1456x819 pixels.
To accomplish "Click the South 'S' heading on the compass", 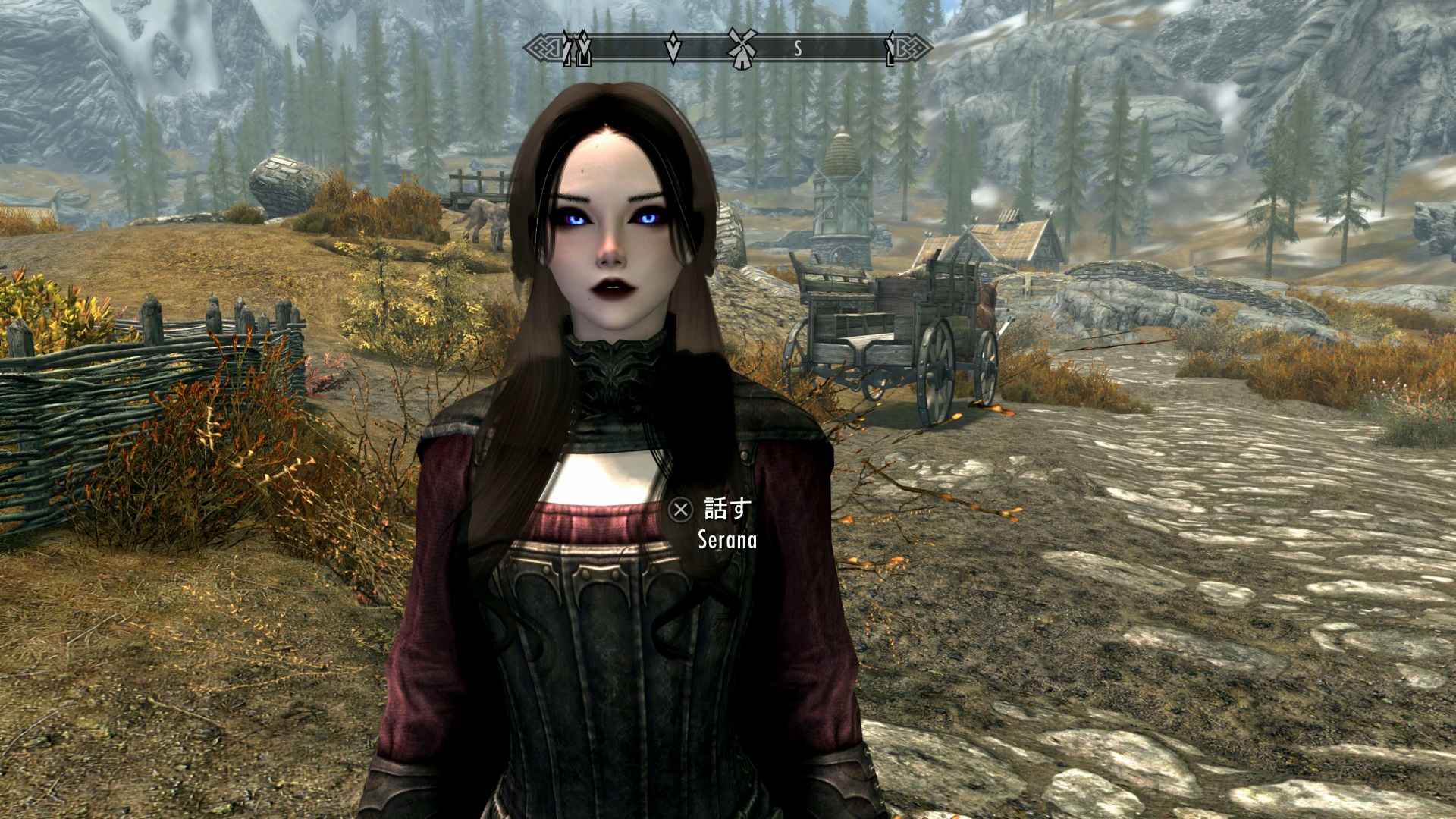I will point(798,49).
